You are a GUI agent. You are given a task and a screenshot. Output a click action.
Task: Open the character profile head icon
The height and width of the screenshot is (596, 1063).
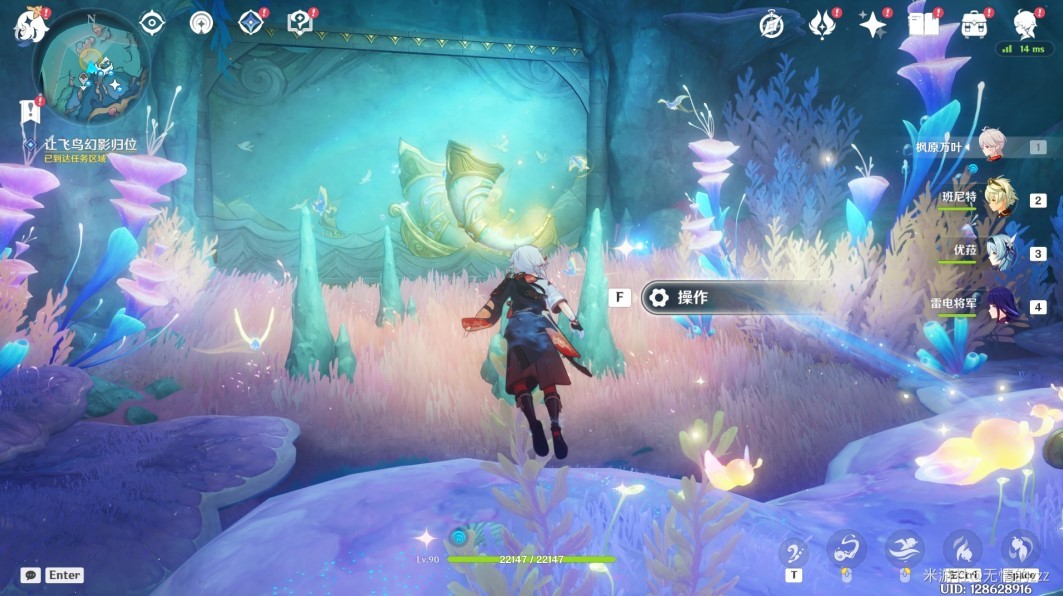pyautogui.click(x=1025, y=23)
